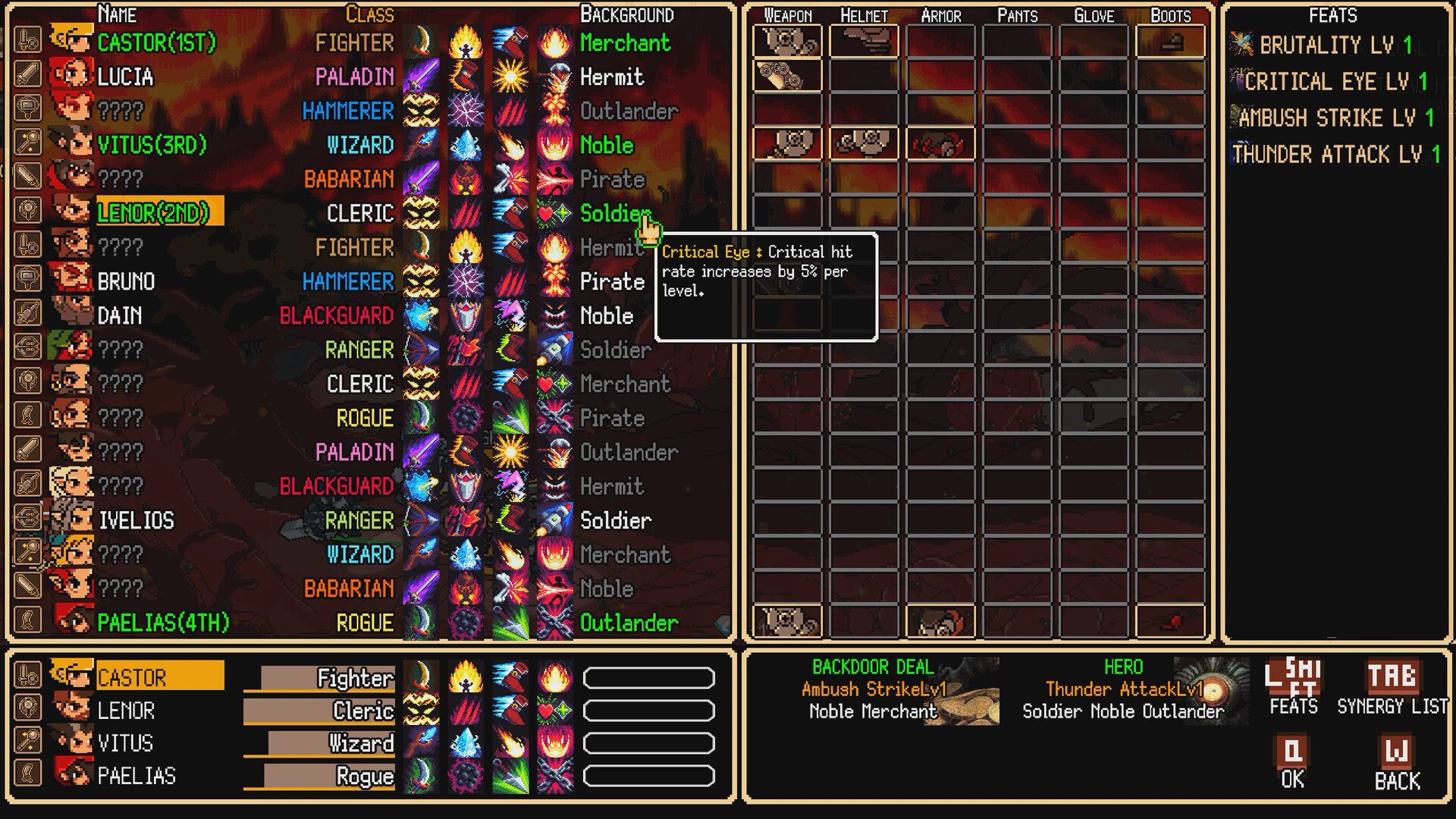Click Castor's empty stat bar

[x=648, y=677]
